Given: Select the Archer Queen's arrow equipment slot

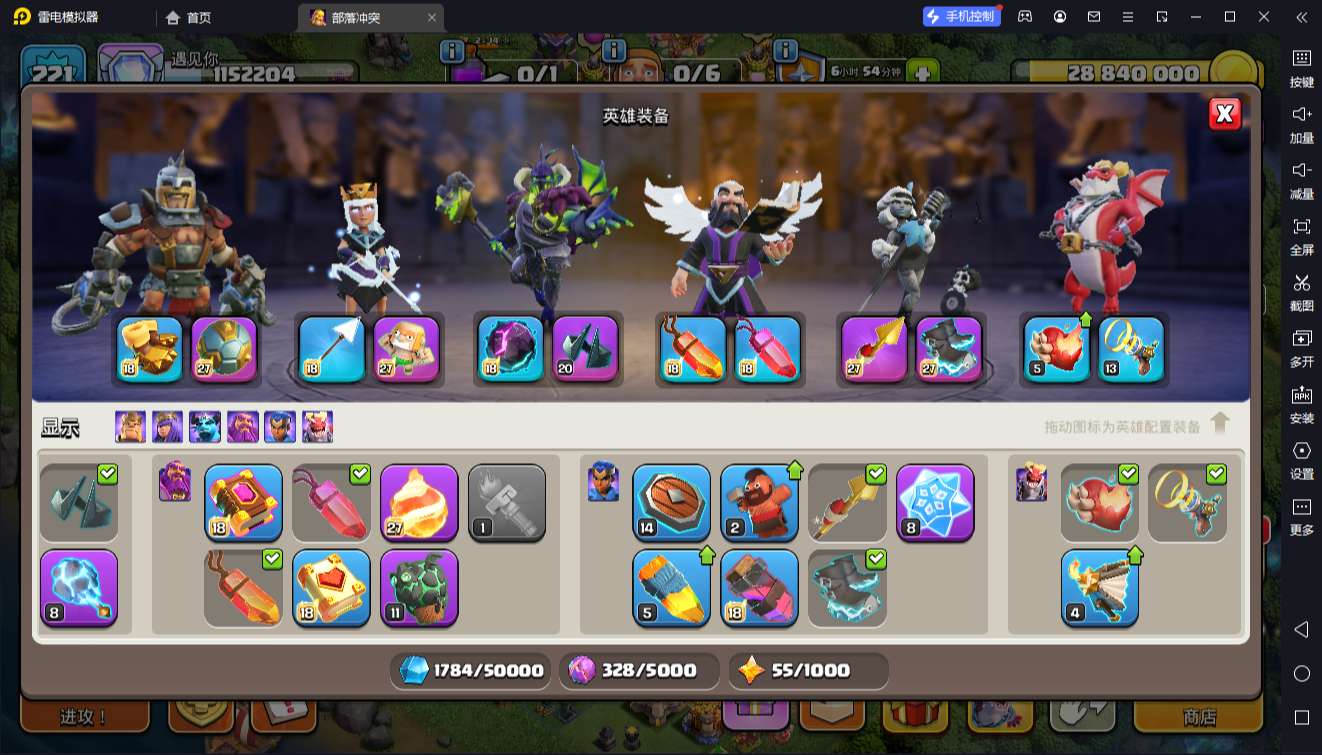Looking at the screenshot, I should (332, 350).
